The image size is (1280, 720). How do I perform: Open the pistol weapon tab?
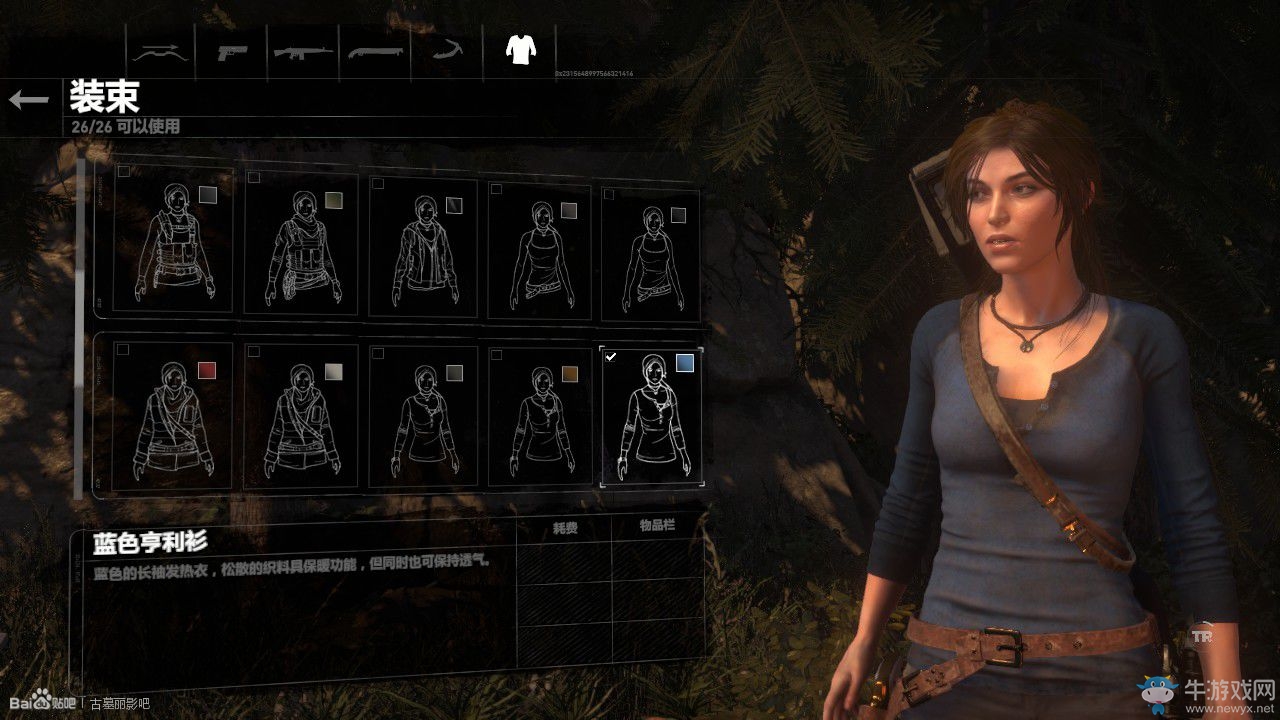click(x=233, y=51)
